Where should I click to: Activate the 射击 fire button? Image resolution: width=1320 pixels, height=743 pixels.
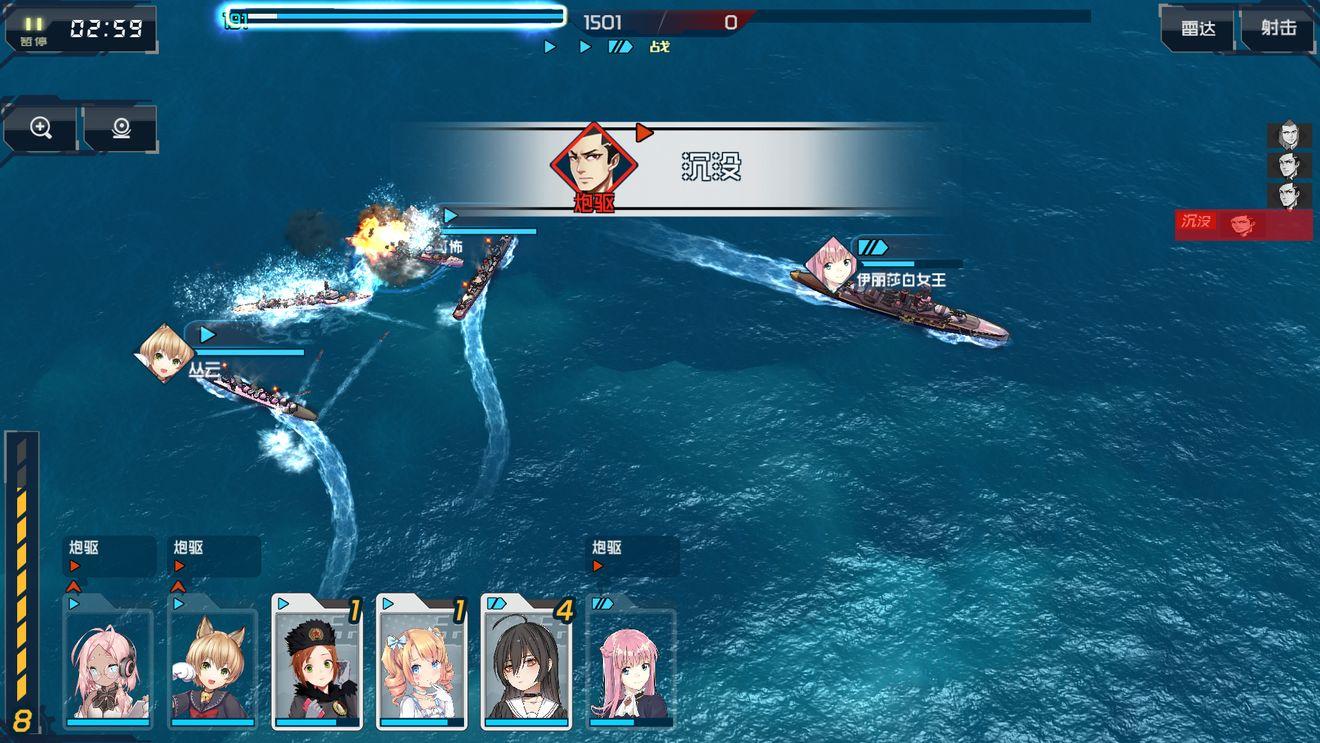point(1278,29)
